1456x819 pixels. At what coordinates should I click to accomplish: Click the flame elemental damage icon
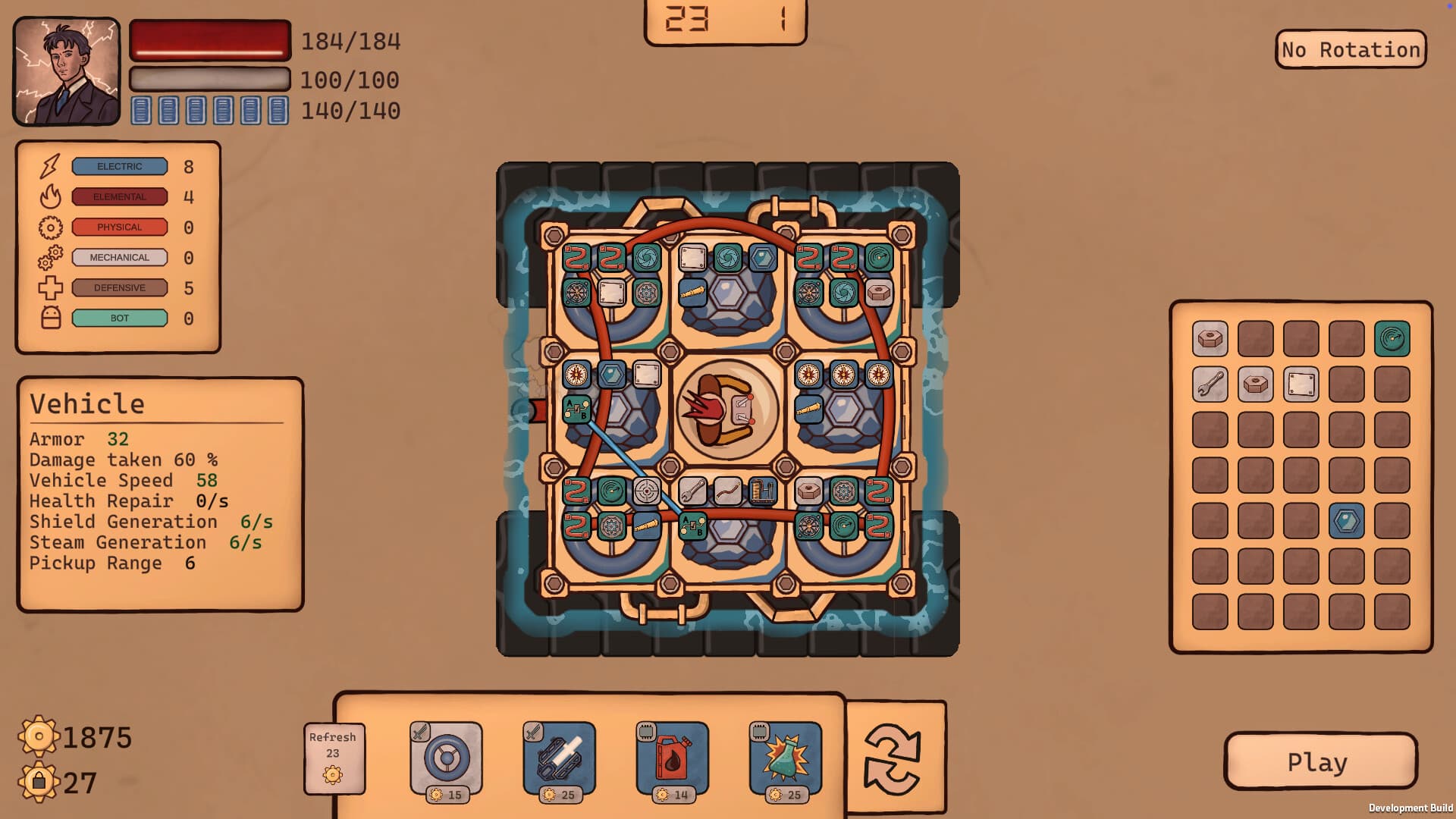tap(49, 196)
